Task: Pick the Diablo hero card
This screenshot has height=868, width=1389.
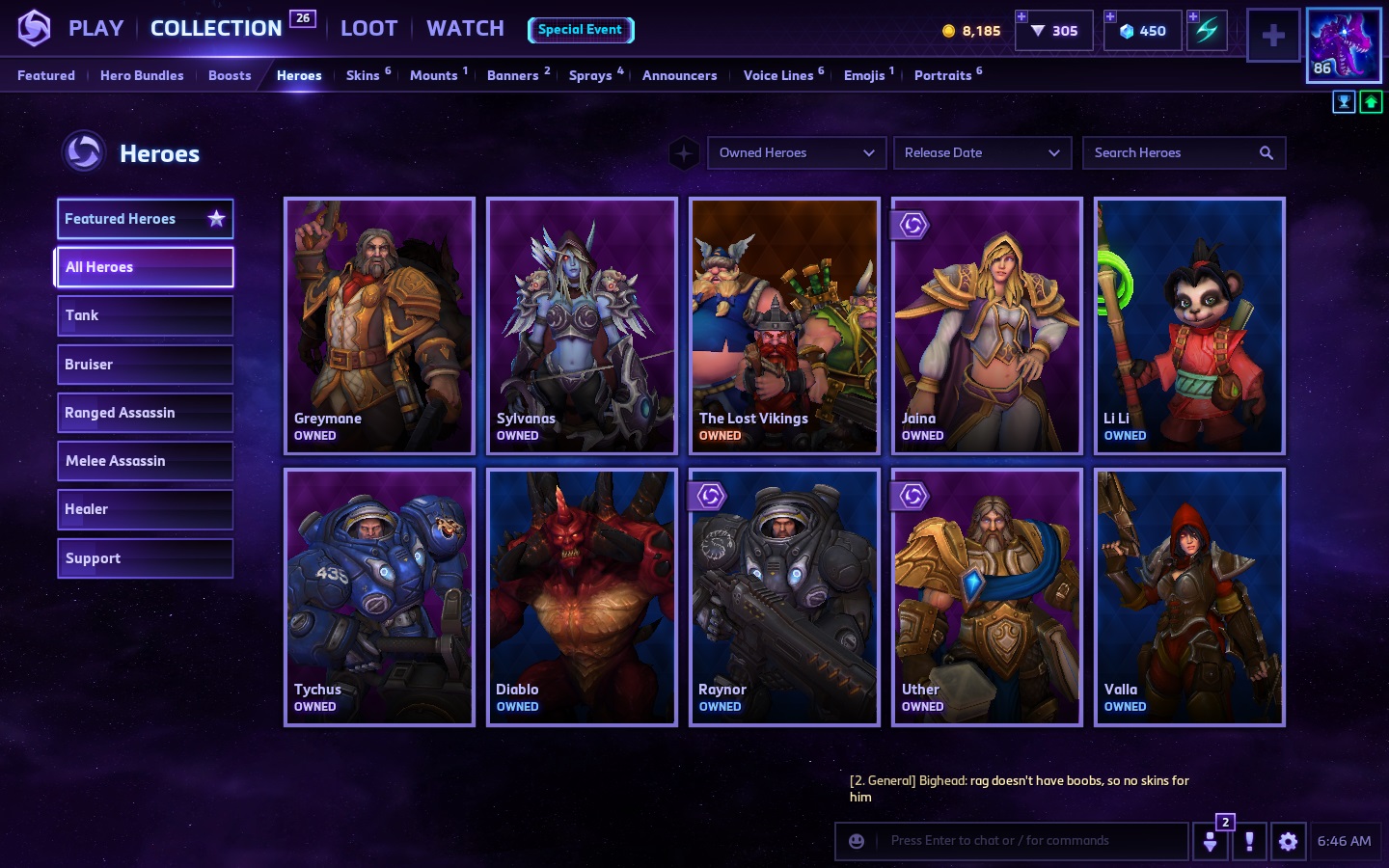Action: (x=582, y=597)
